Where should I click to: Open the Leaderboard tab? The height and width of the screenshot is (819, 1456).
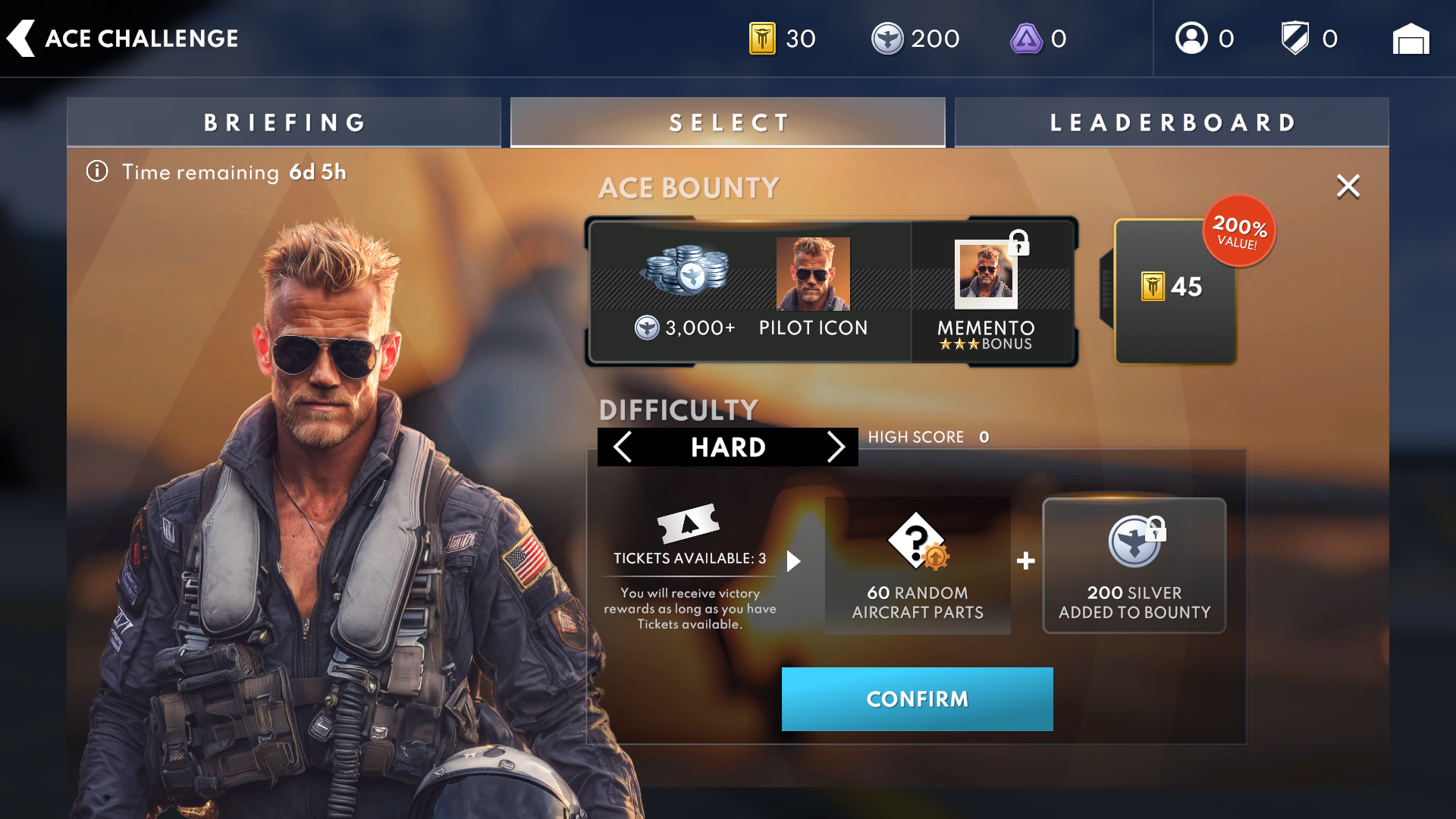pos(1172,121)
